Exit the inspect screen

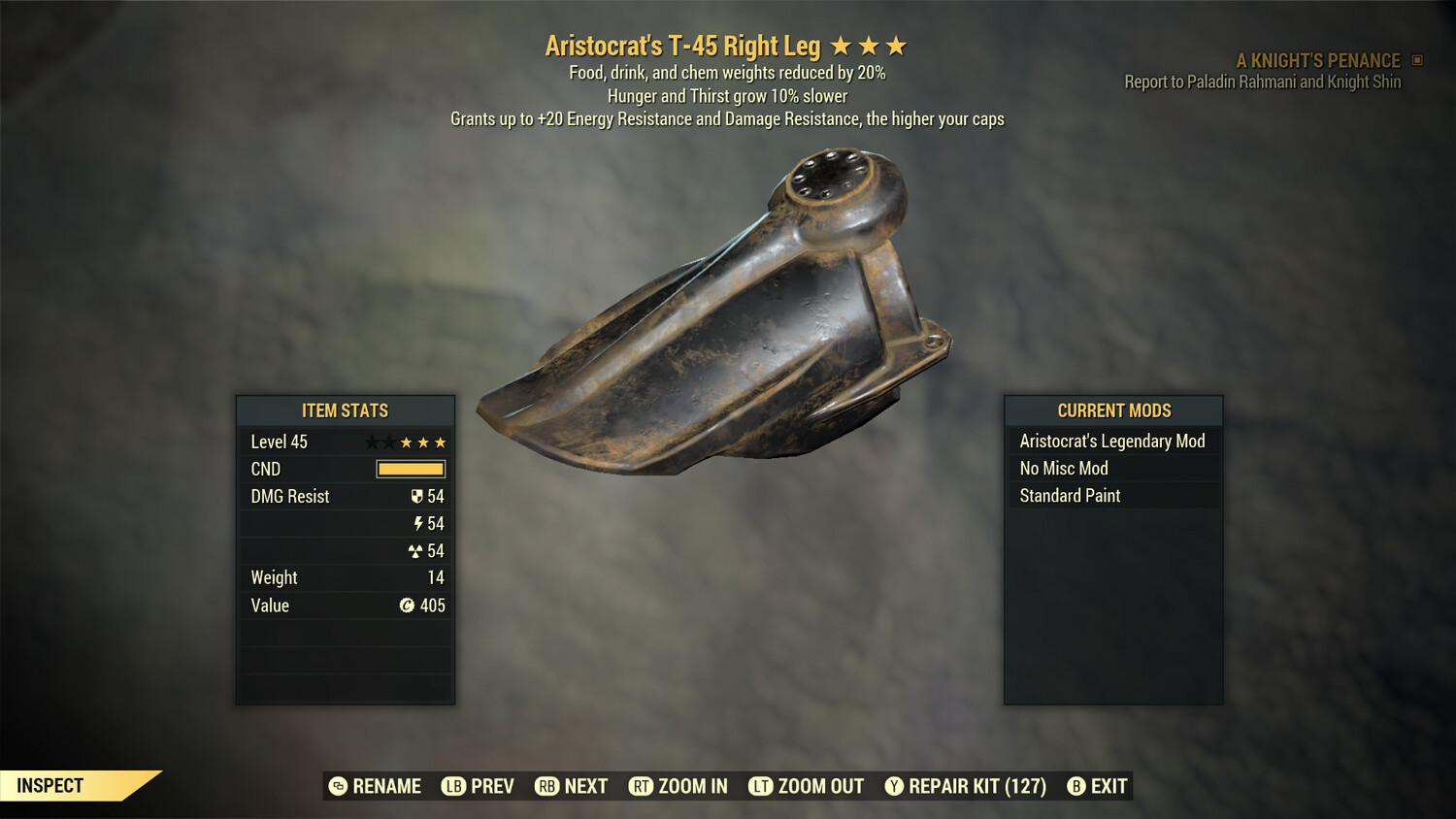[1098, 786]
